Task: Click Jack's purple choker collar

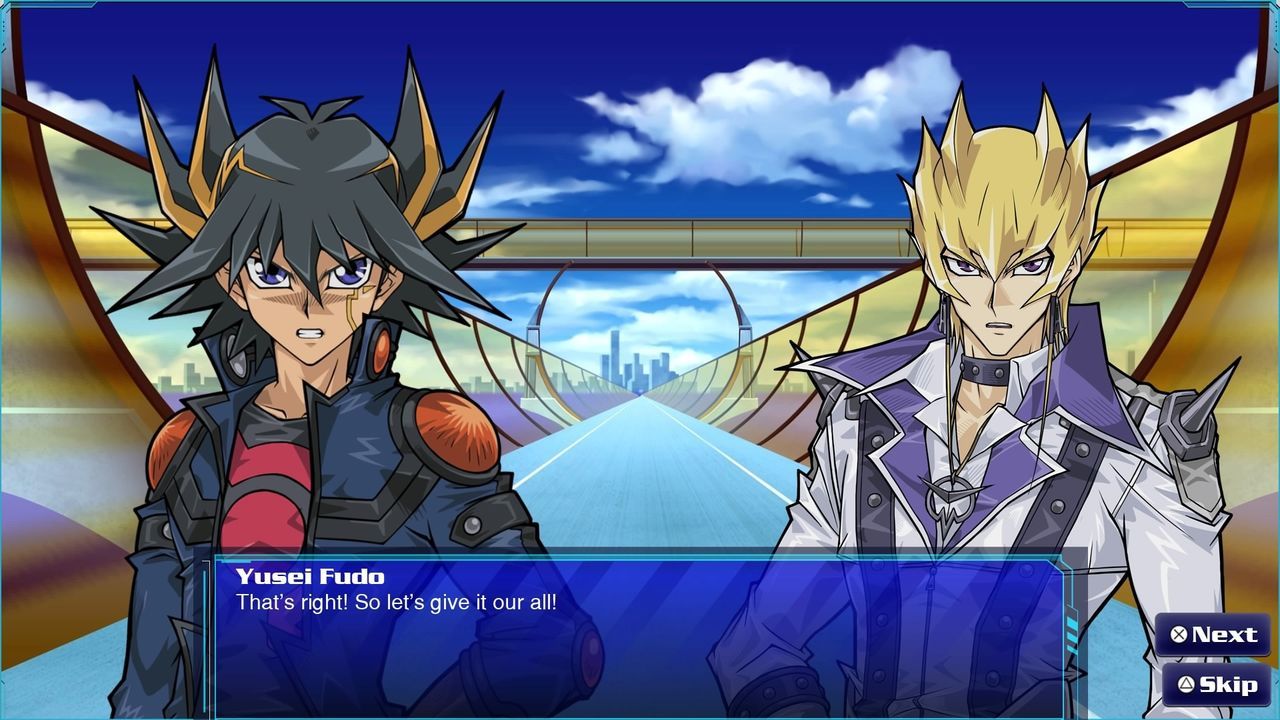Action: (985, 370)
